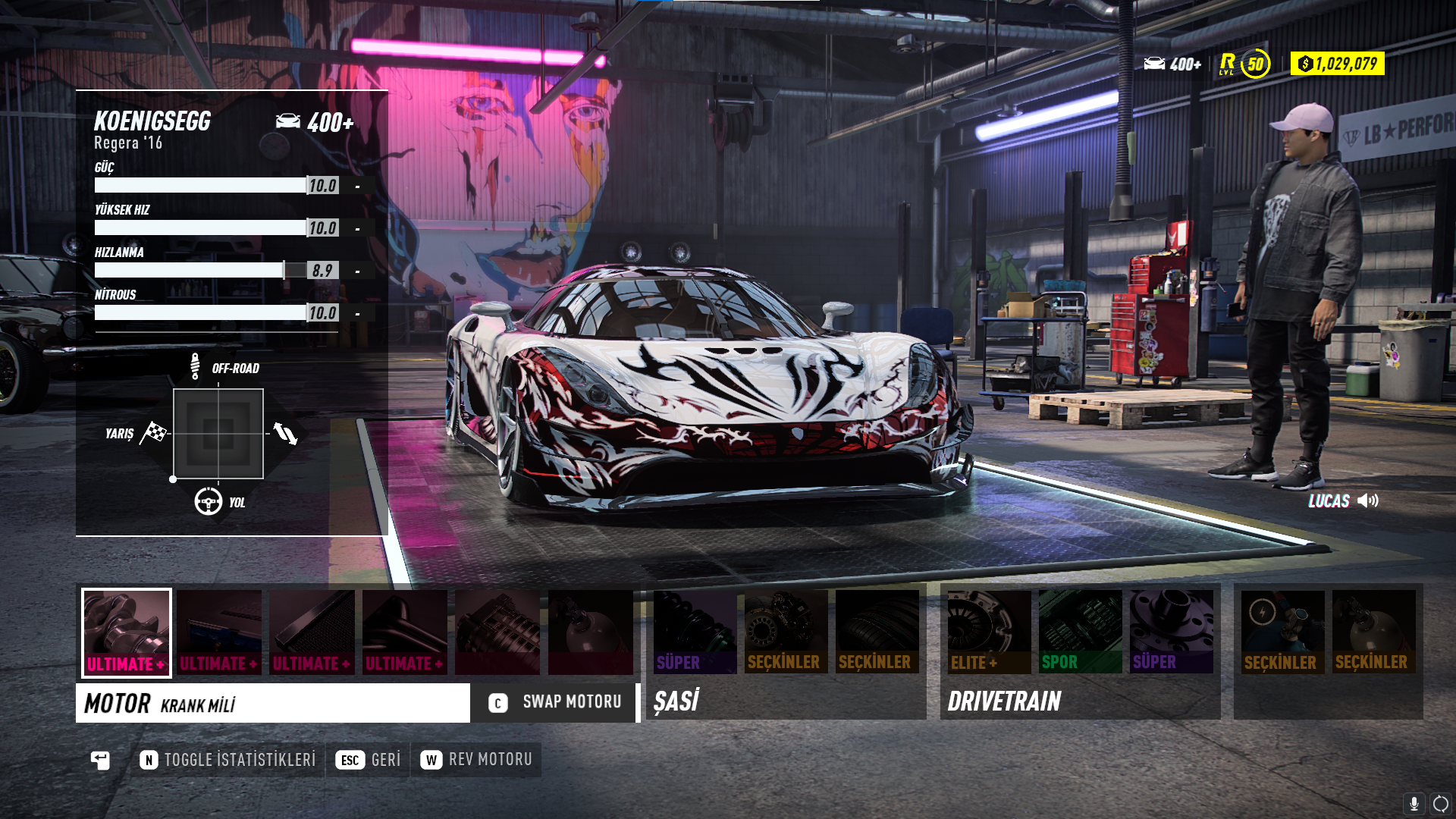
Task: Click the Swap Motoru engine swap button
Action: coord(555,702)
